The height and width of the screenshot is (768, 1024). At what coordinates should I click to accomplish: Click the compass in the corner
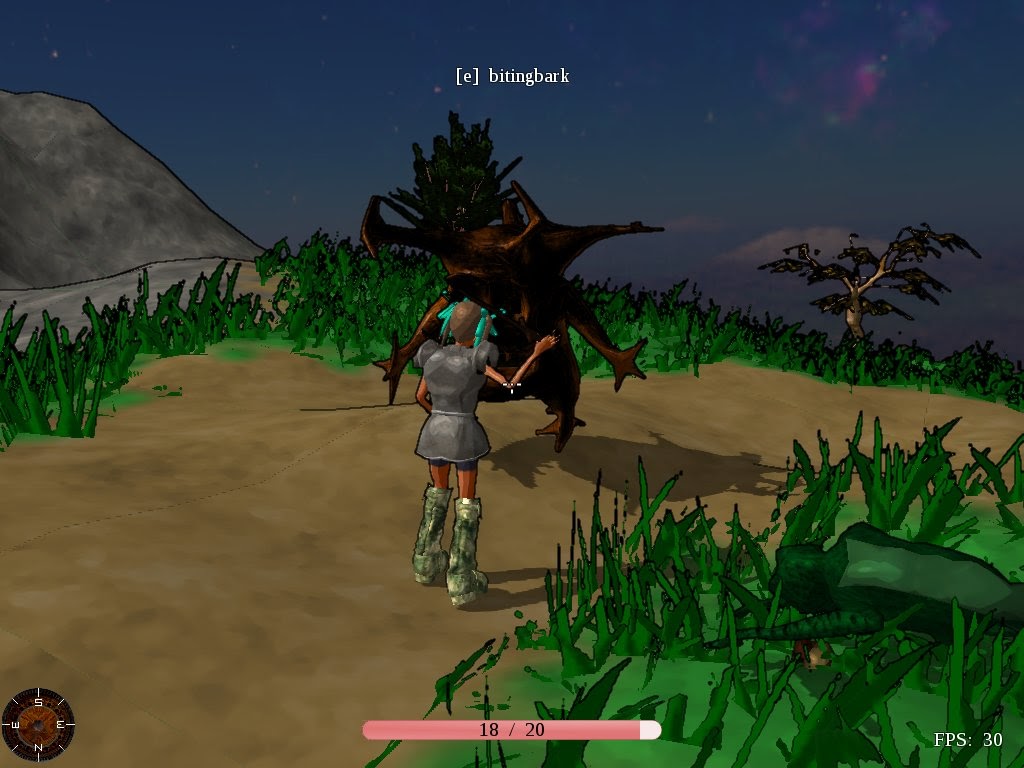pos(38,724)
